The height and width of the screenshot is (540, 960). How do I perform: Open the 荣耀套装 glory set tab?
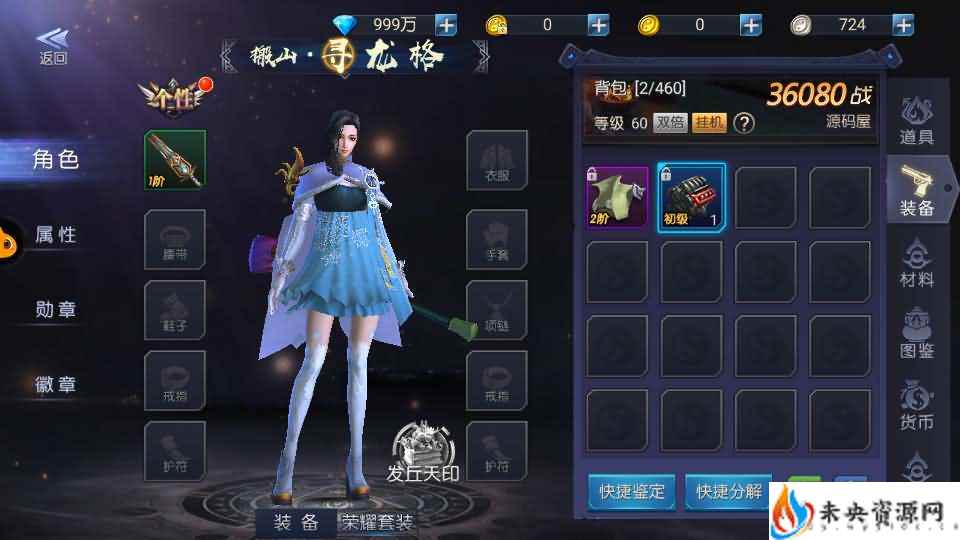pos(377,521)
